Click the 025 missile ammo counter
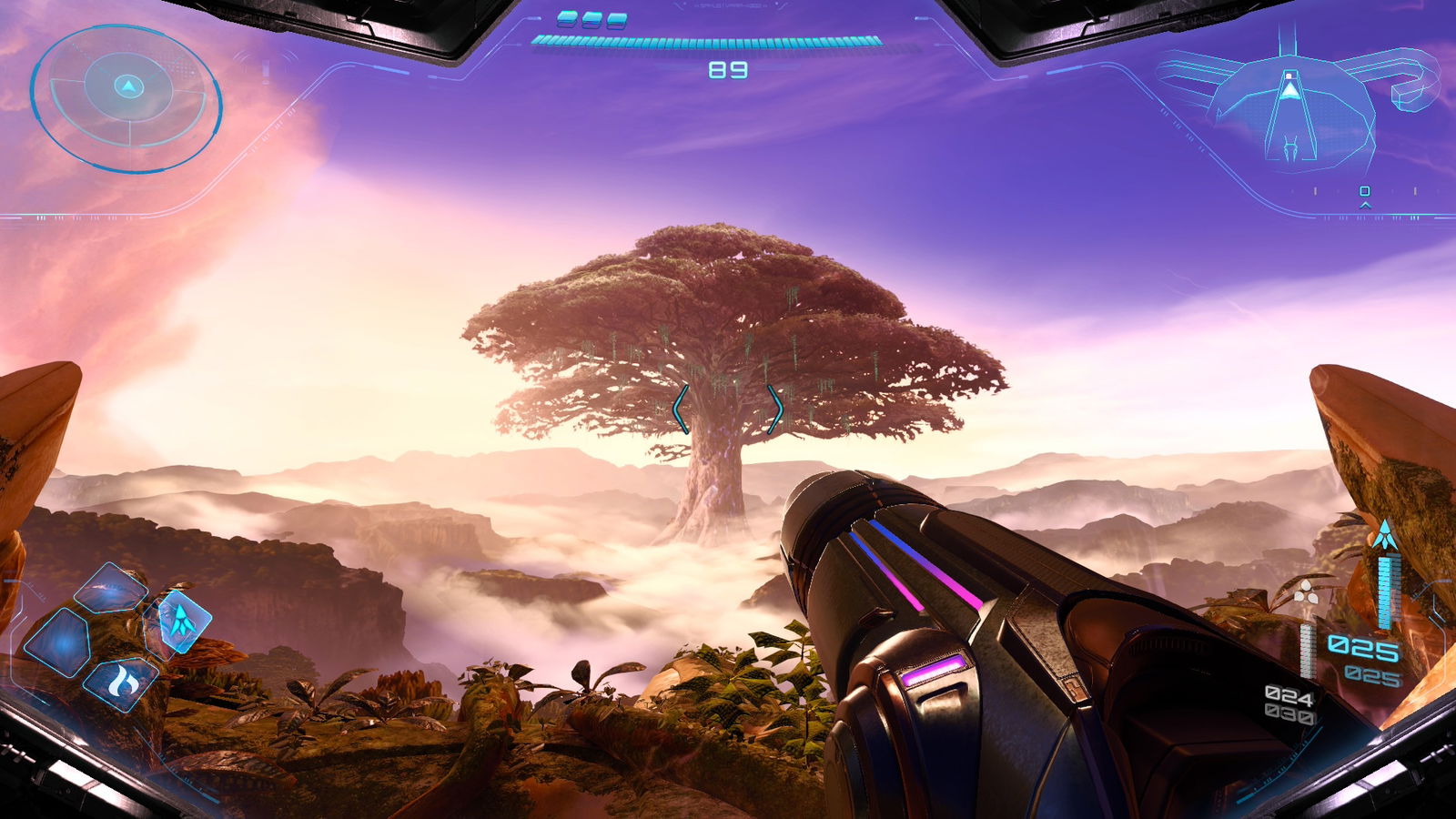 click(x=1362, y=646)
